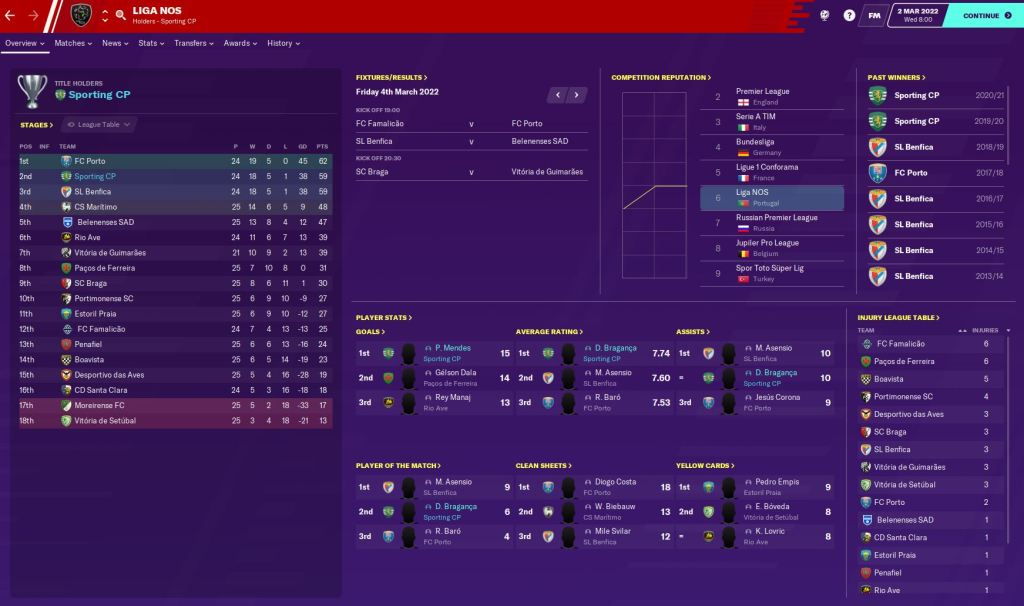The width and height of the screenshot is (1024, 606).
Task: Select FC Porto in the league table
Action: (x=90, y=161)
